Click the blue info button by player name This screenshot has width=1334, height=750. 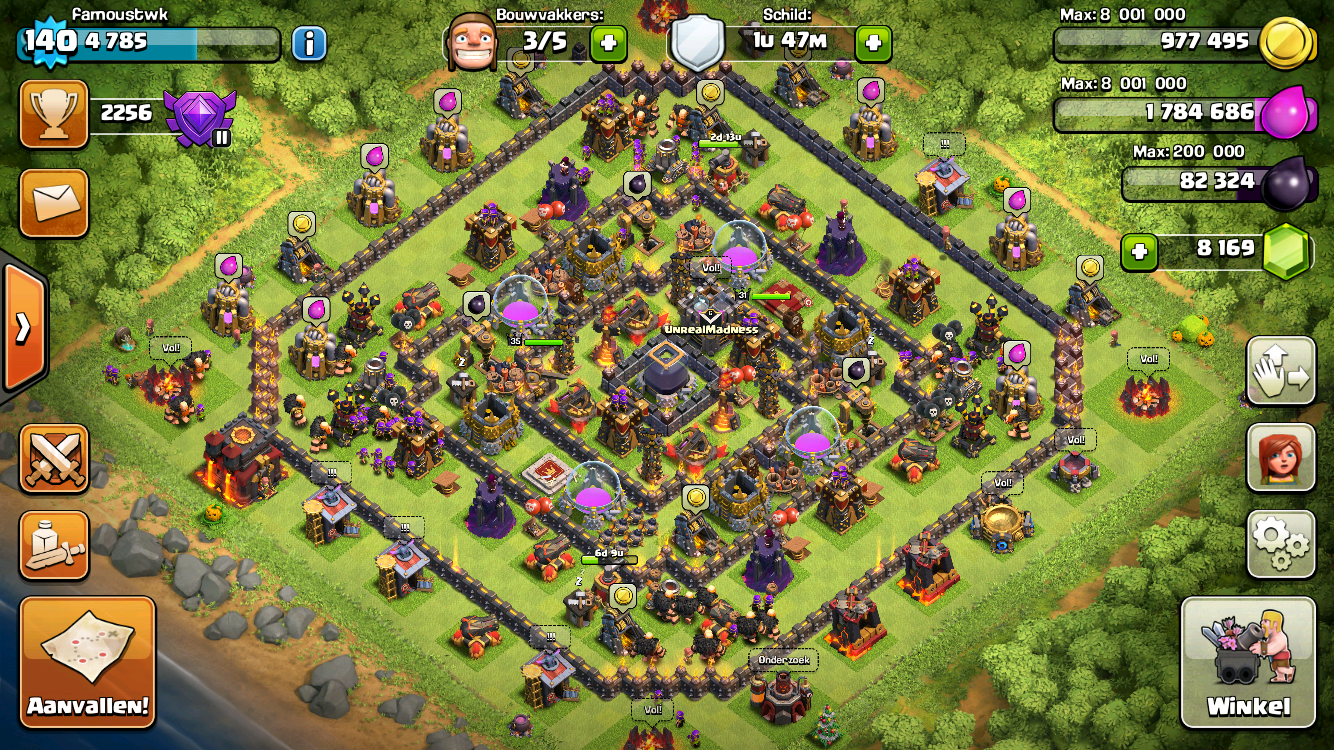tap(310, 43)
